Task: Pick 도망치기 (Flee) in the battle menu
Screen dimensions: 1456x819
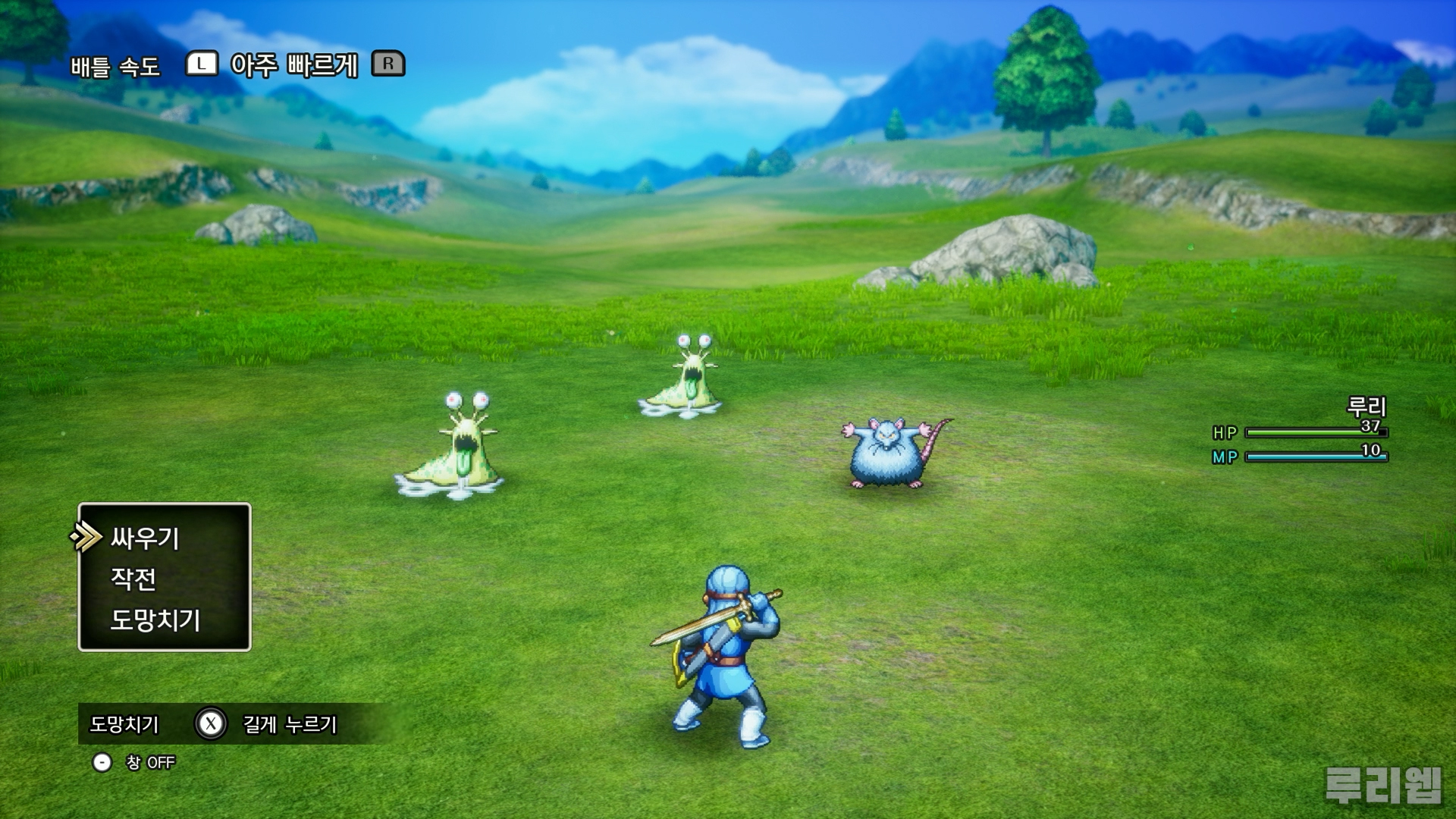Action: tap(155, 620)
